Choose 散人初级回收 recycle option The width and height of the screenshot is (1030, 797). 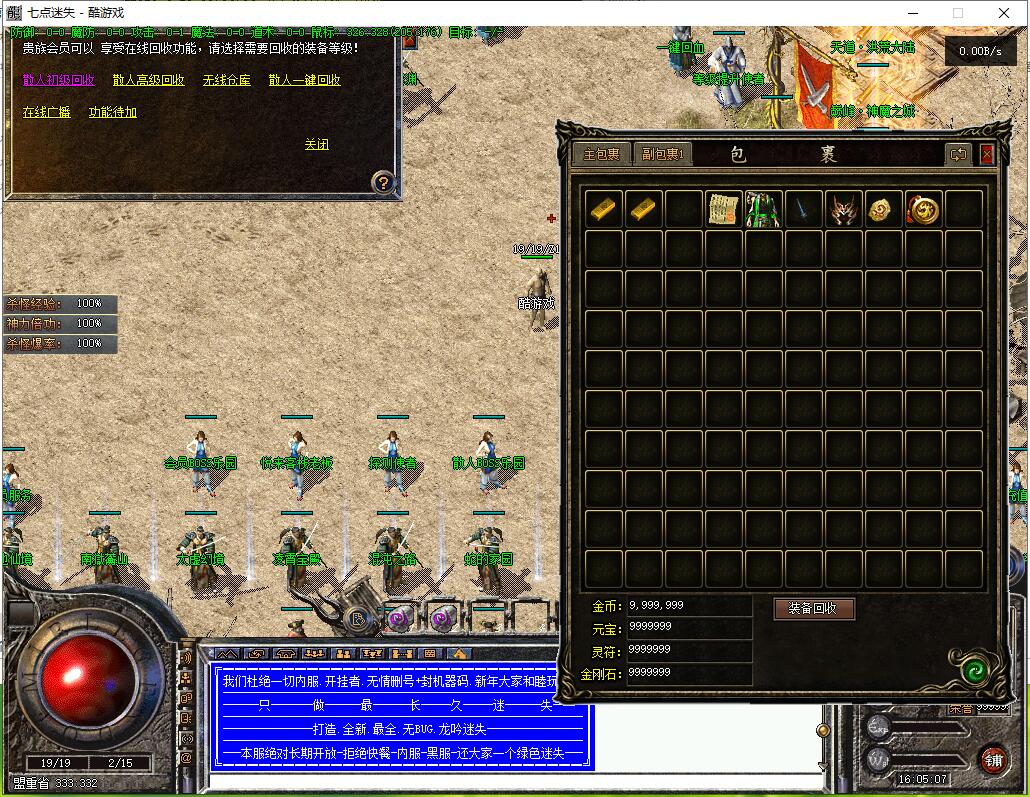click(58, 80)
